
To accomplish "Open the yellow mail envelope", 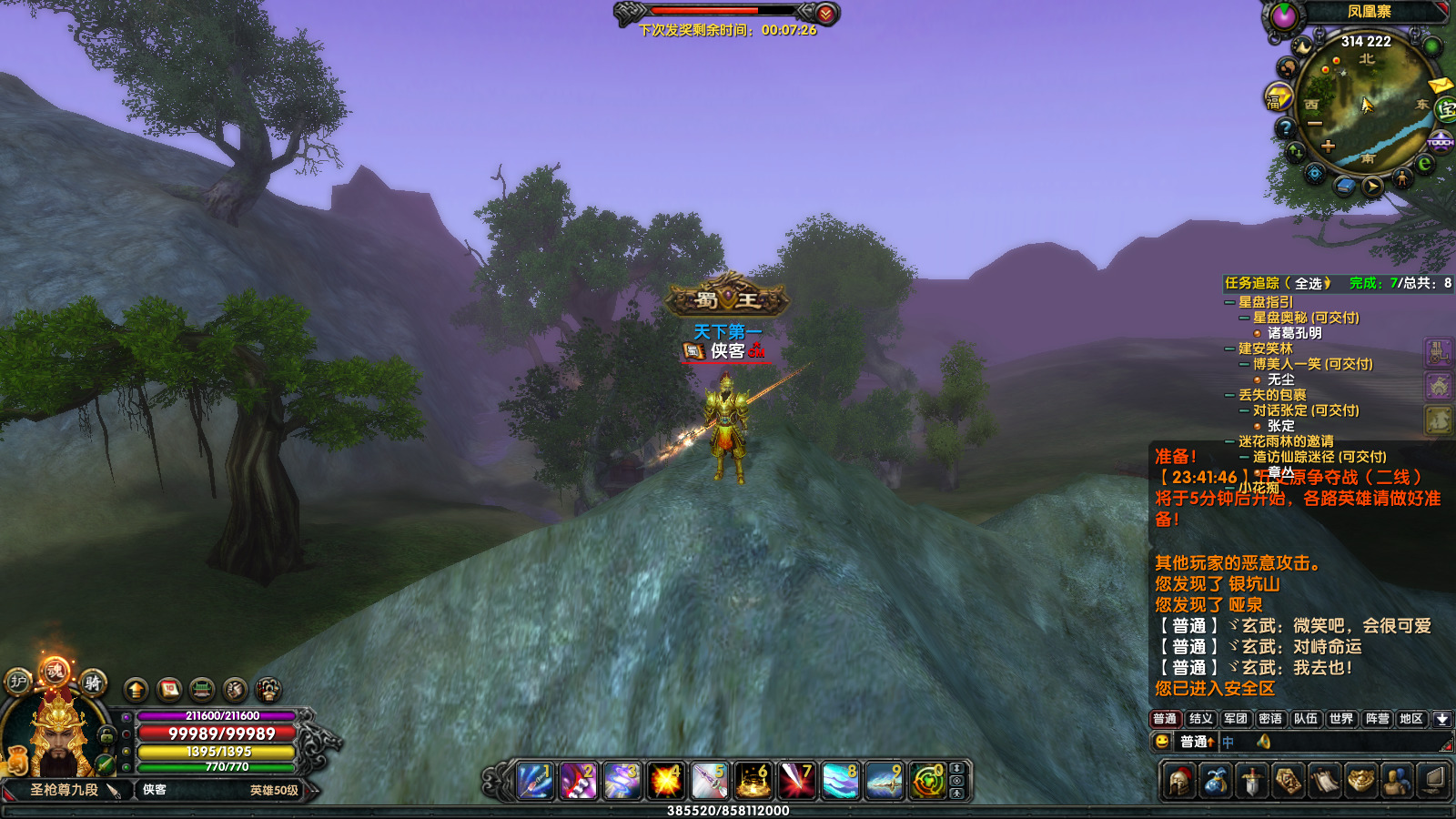I will (1440, 86).
